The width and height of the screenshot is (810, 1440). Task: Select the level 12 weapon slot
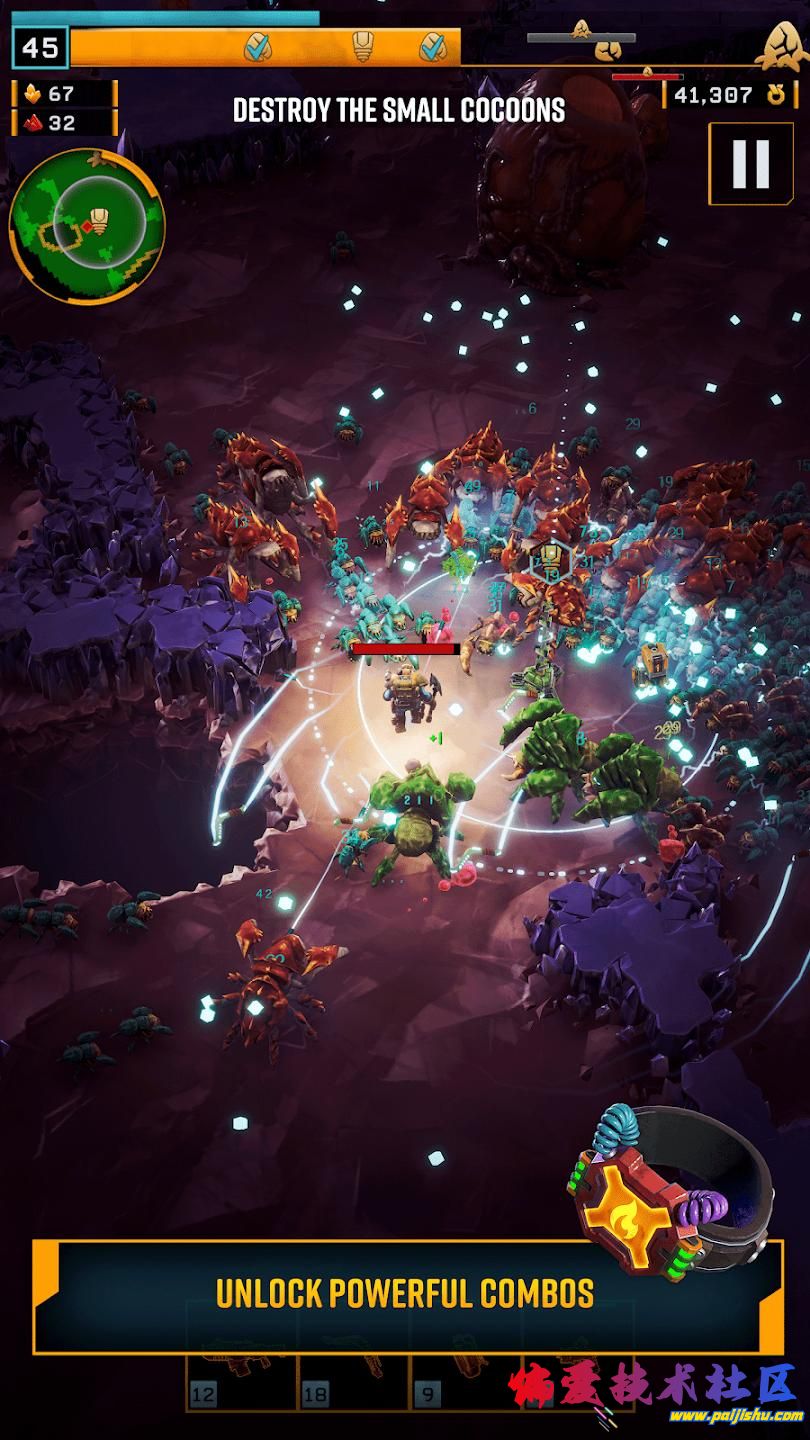pyautogui.click(x=242, y=1385)
